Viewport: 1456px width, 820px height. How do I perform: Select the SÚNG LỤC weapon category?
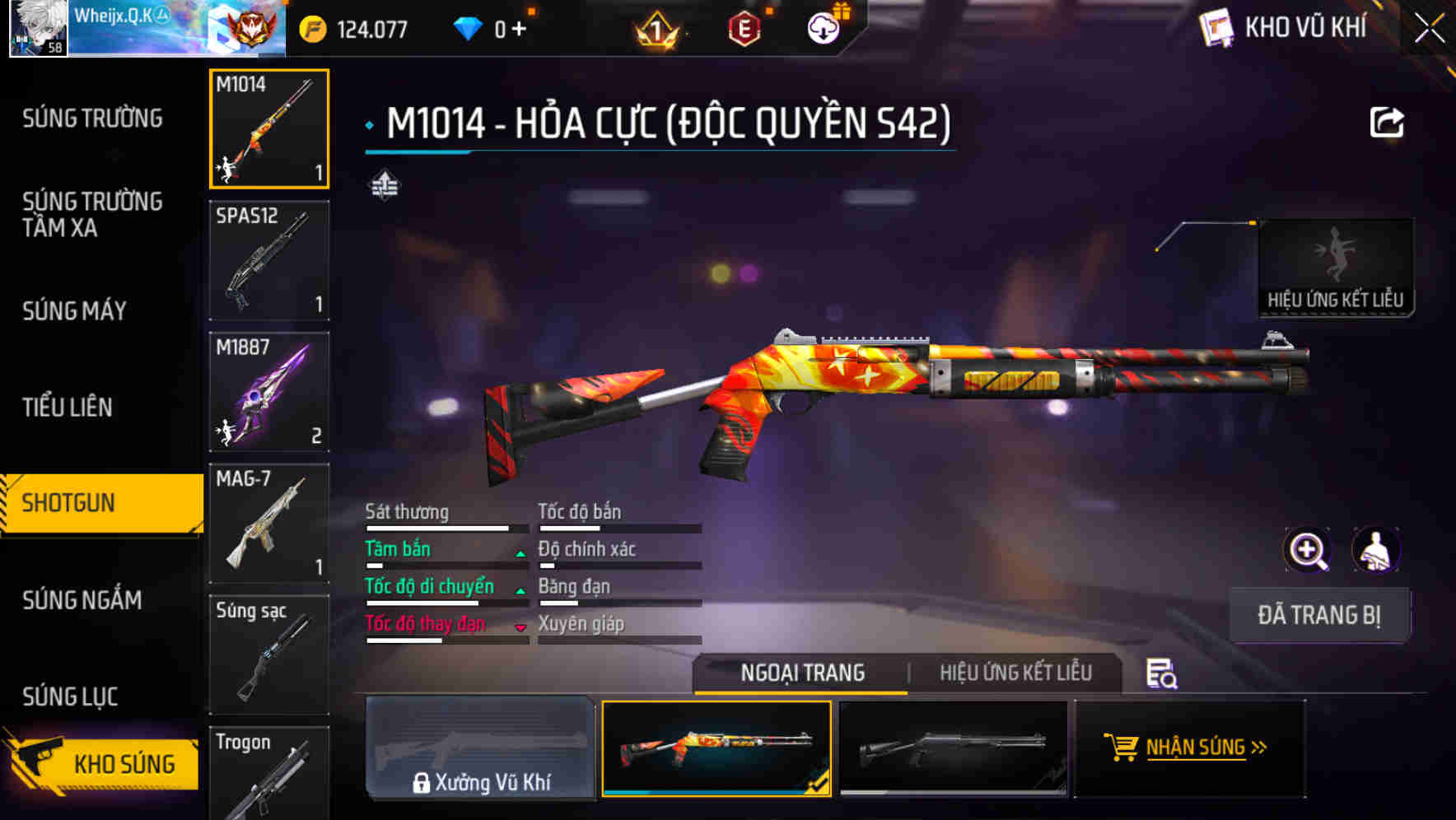70,696
